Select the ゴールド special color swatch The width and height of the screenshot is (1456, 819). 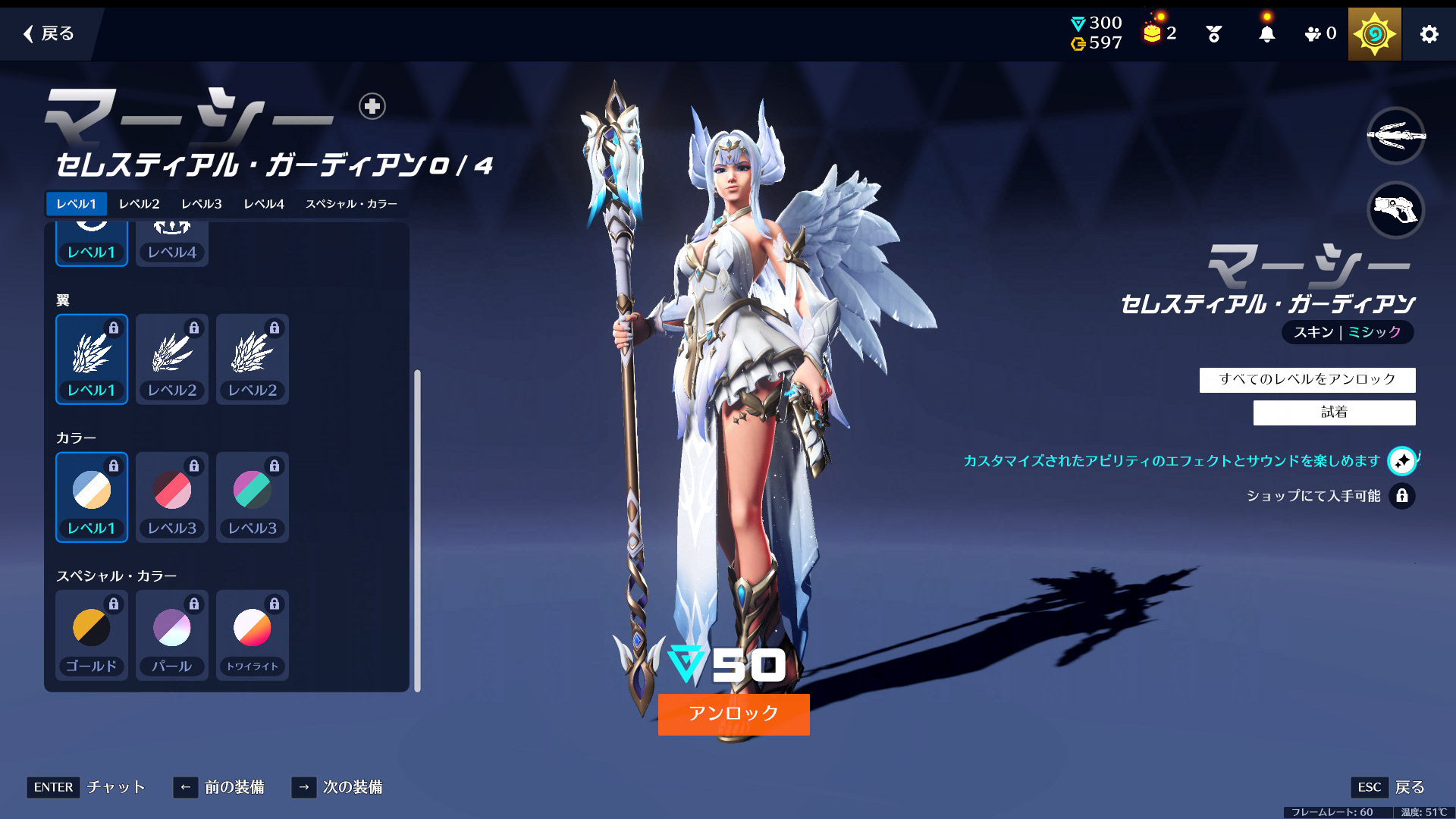click(92, 635)
